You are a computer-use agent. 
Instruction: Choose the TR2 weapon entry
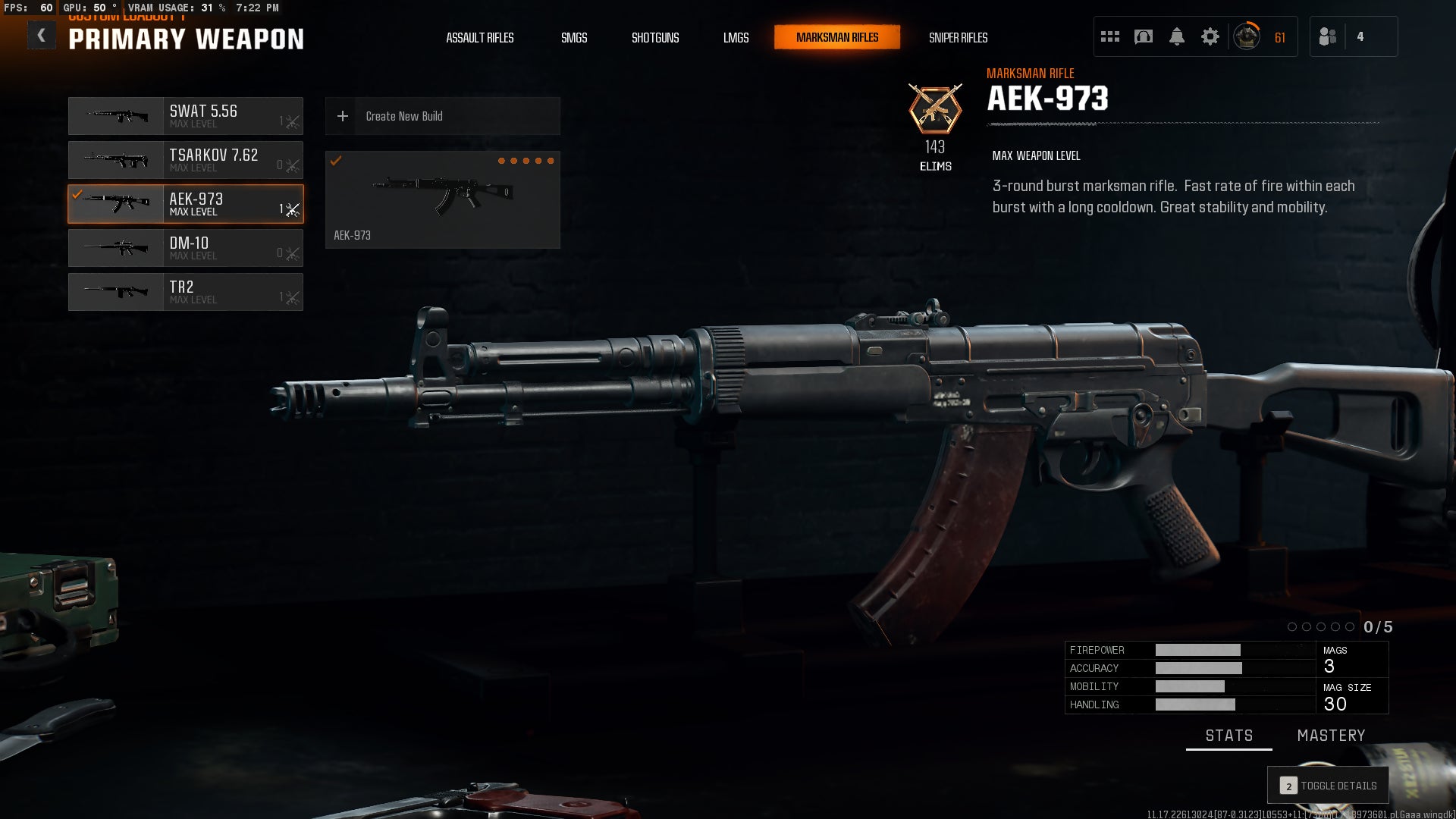click(x=186, y=292)
